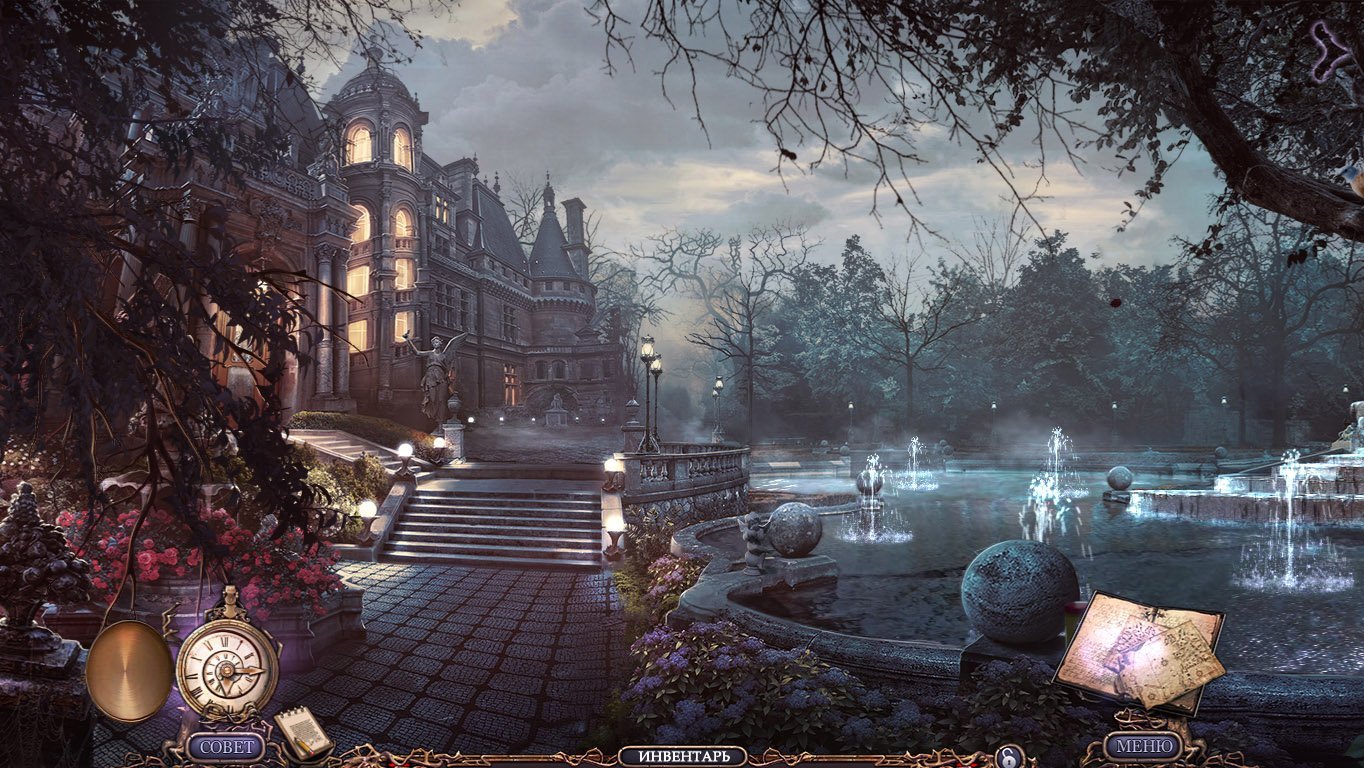Activate the golden disc amulet
Screen dimensions: 1364x768
tap(130, 670)
